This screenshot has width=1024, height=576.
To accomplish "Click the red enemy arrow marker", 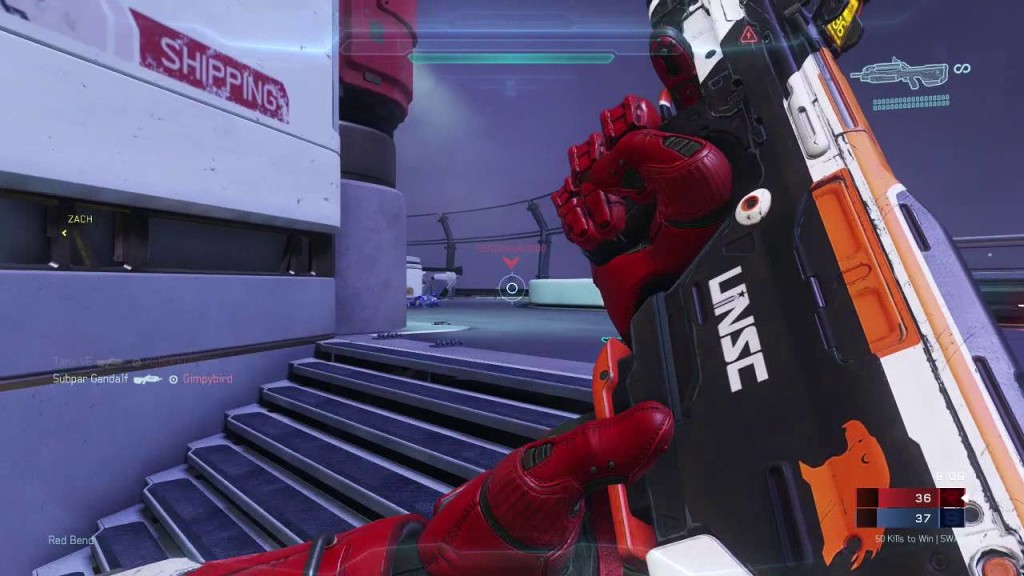I will click(x=512, y=263).
